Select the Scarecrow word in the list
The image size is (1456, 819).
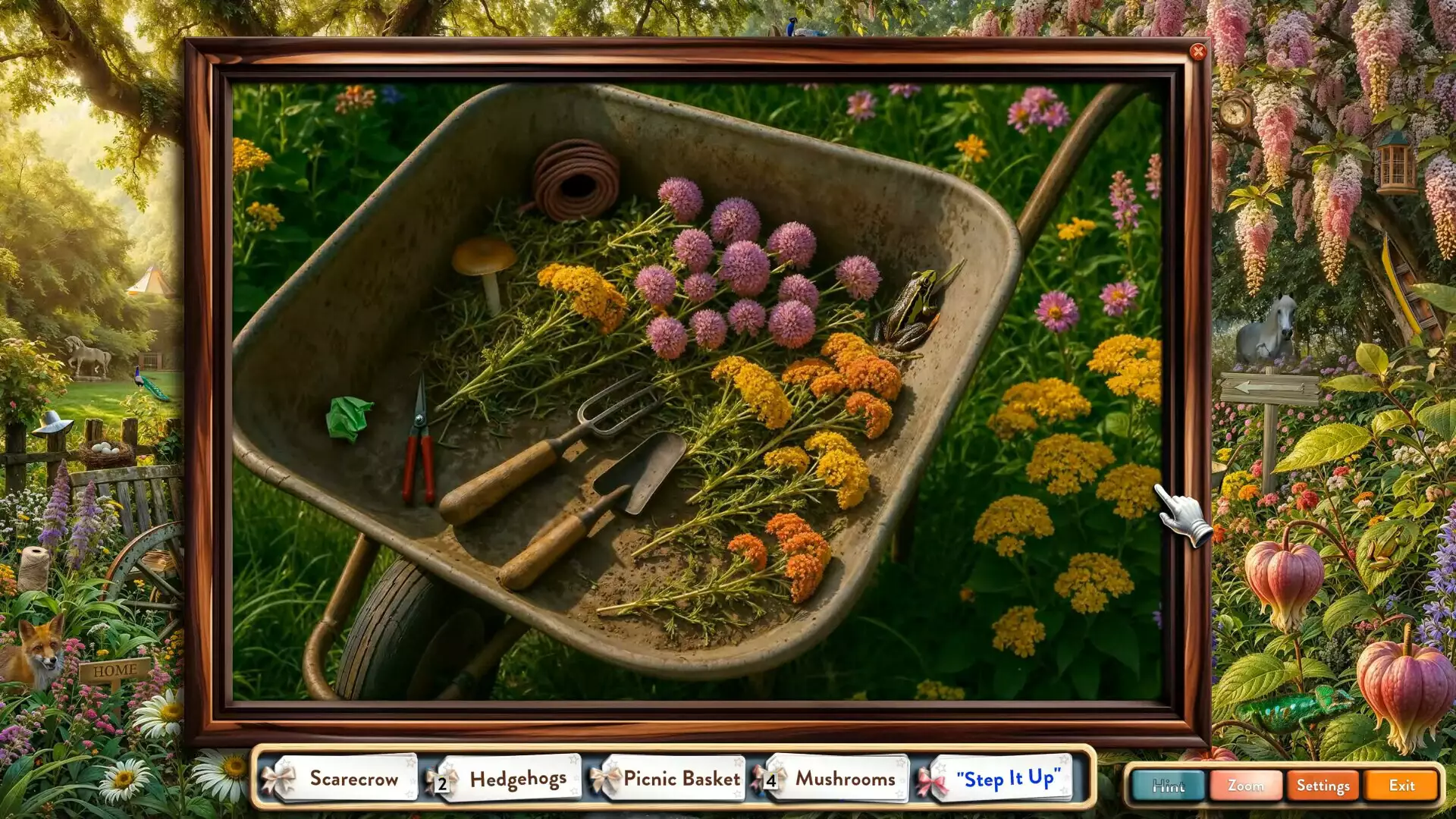353,778
